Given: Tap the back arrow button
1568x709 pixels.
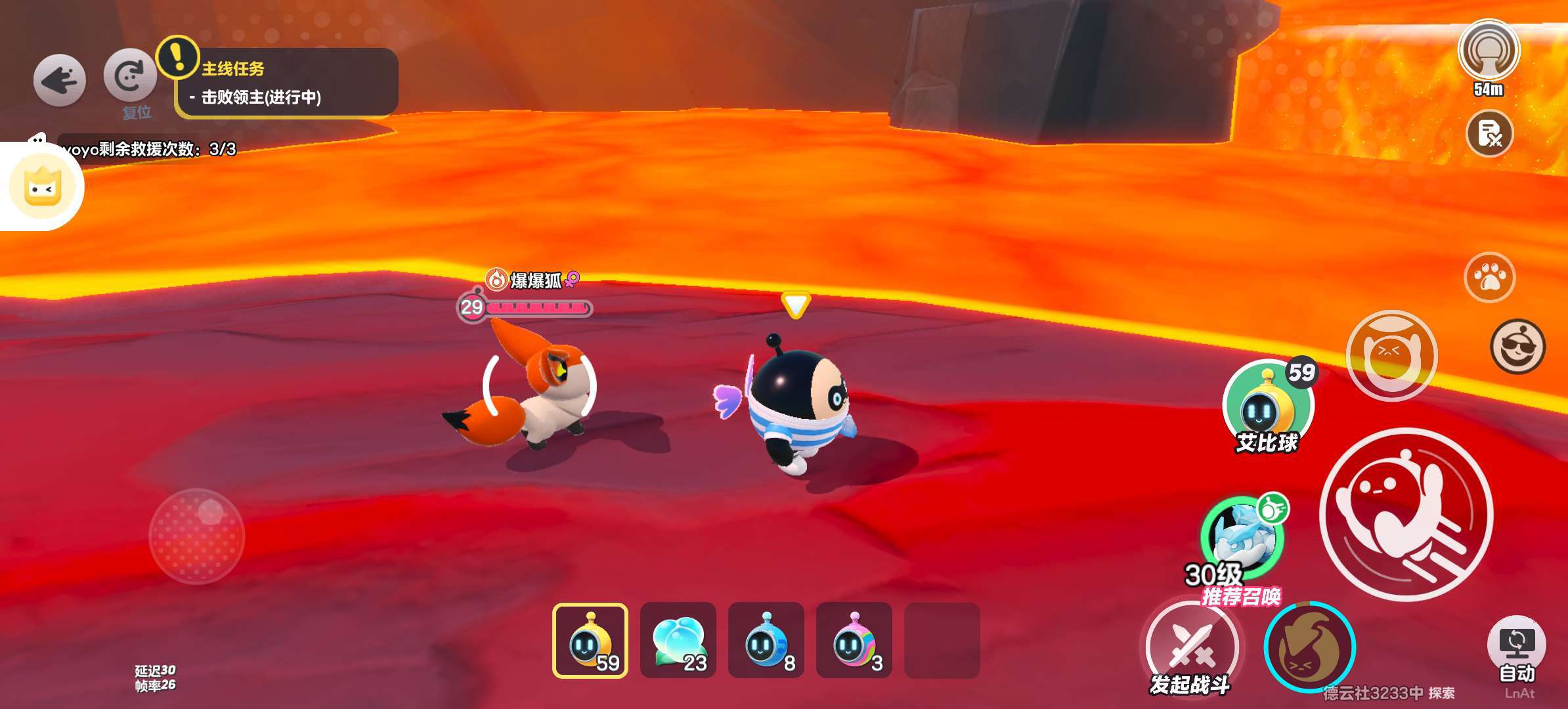Looking at the screenshot, I should point(59,81).
